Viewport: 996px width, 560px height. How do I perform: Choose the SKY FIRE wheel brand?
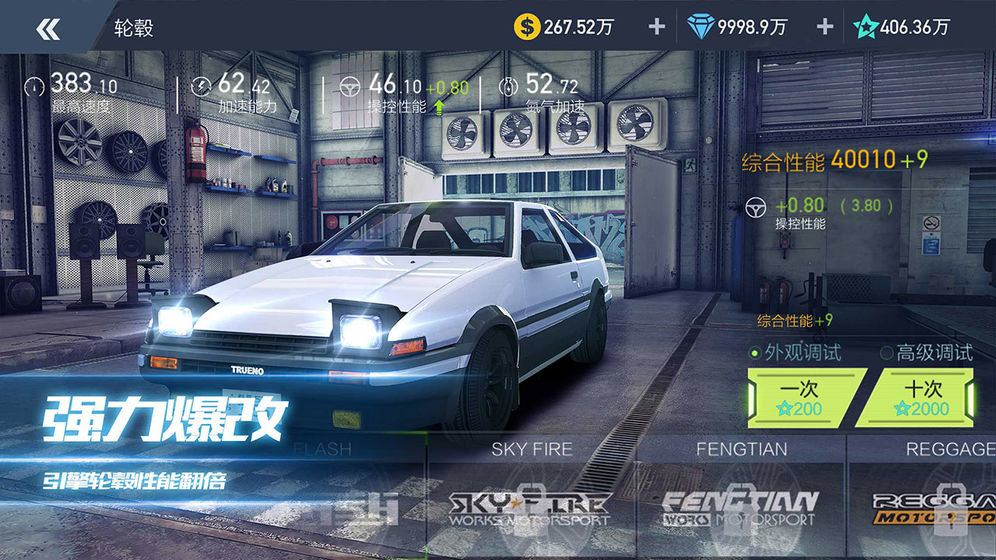coord(531,497)
